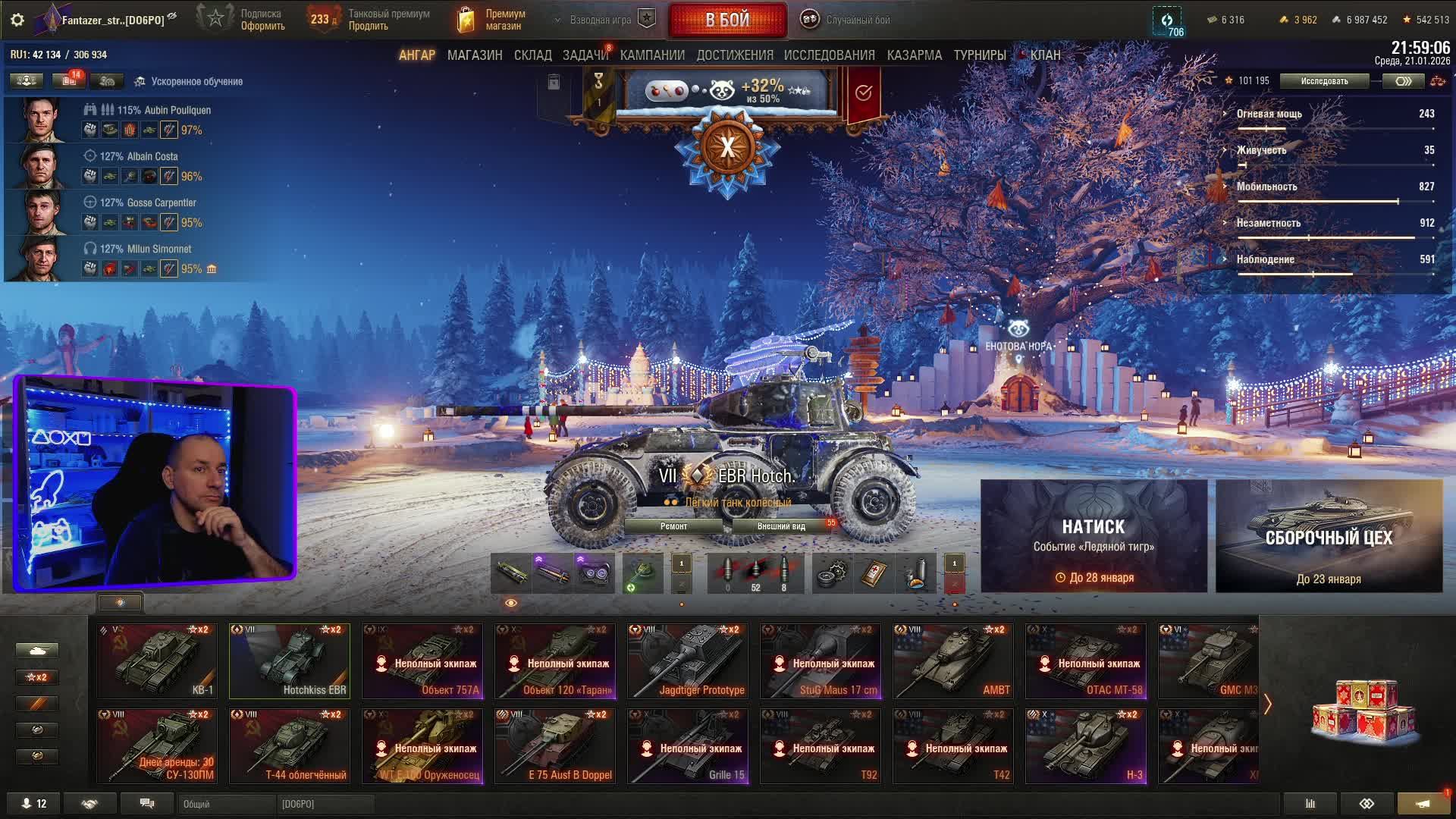
Task: Select the T-44 облегчённый tank
Action: pyautogui.click(x=290, y=745)
